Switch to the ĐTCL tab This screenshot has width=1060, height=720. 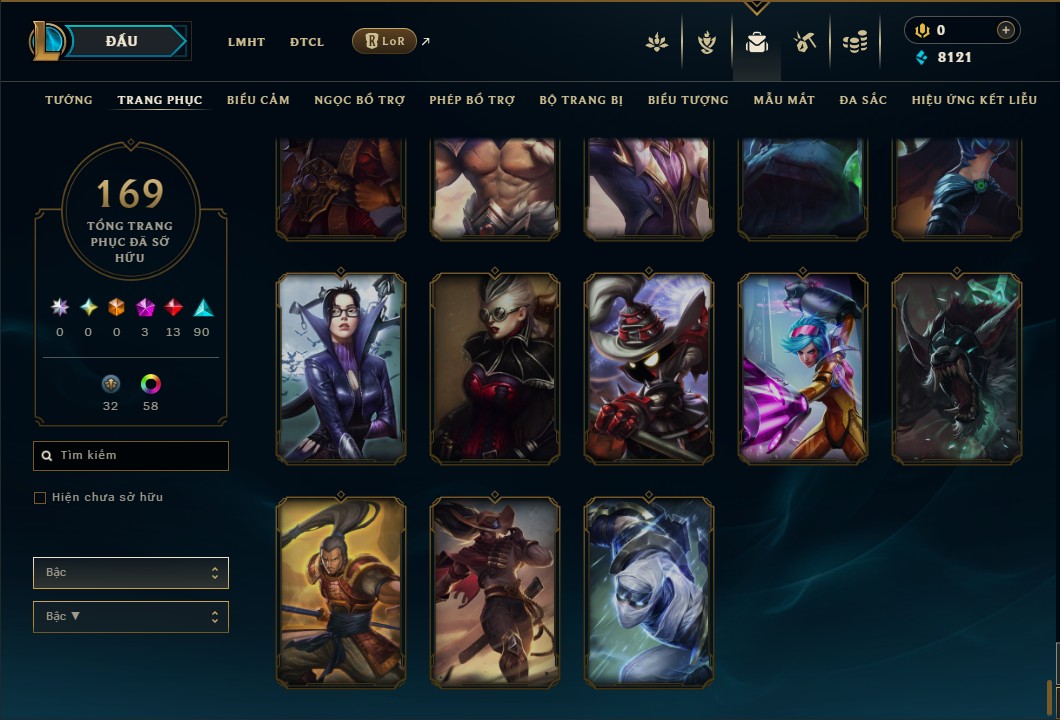point(307,42)
